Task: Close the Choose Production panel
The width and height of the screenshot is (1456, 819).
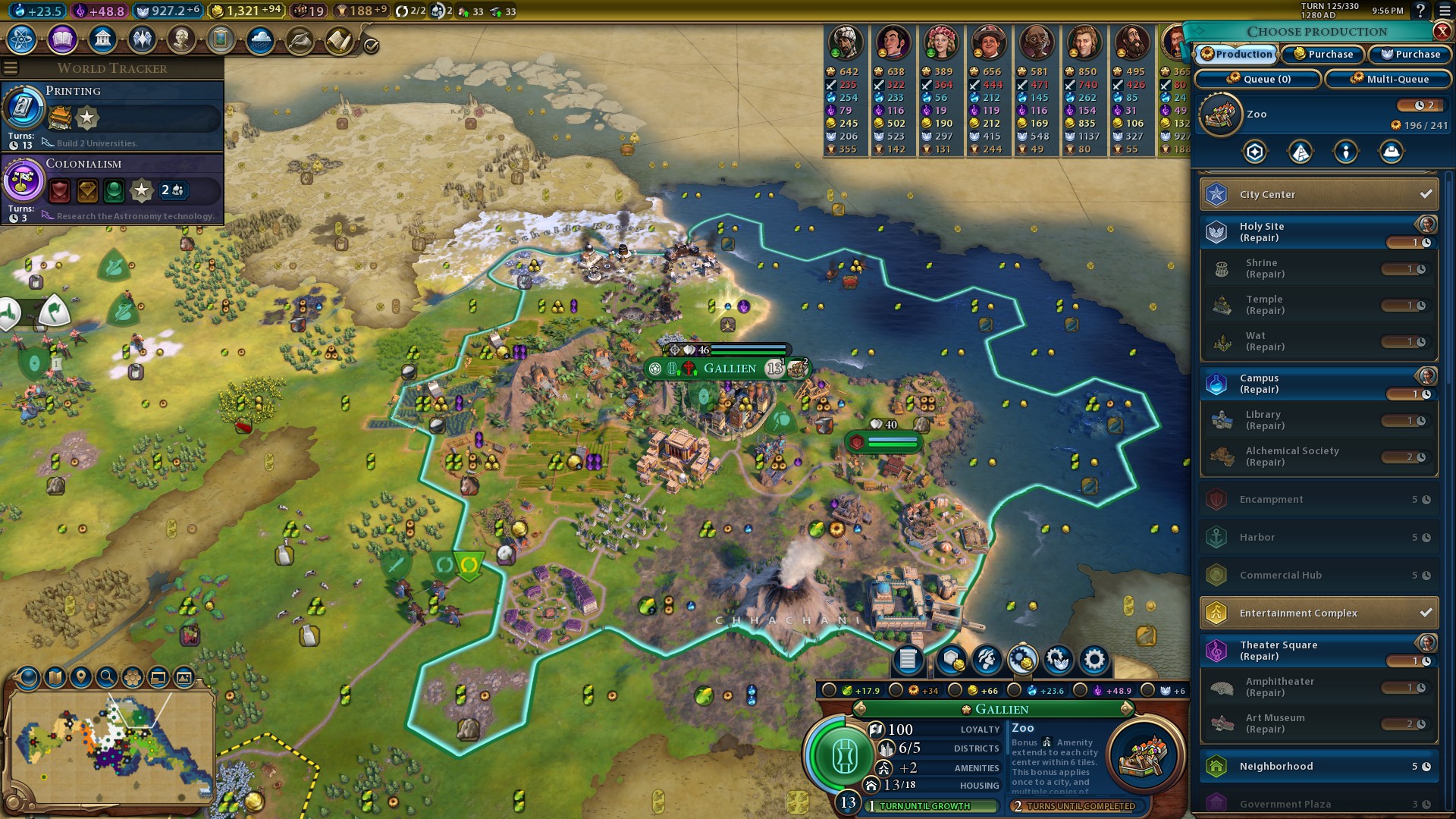Action: click(x=1442, y=31)
